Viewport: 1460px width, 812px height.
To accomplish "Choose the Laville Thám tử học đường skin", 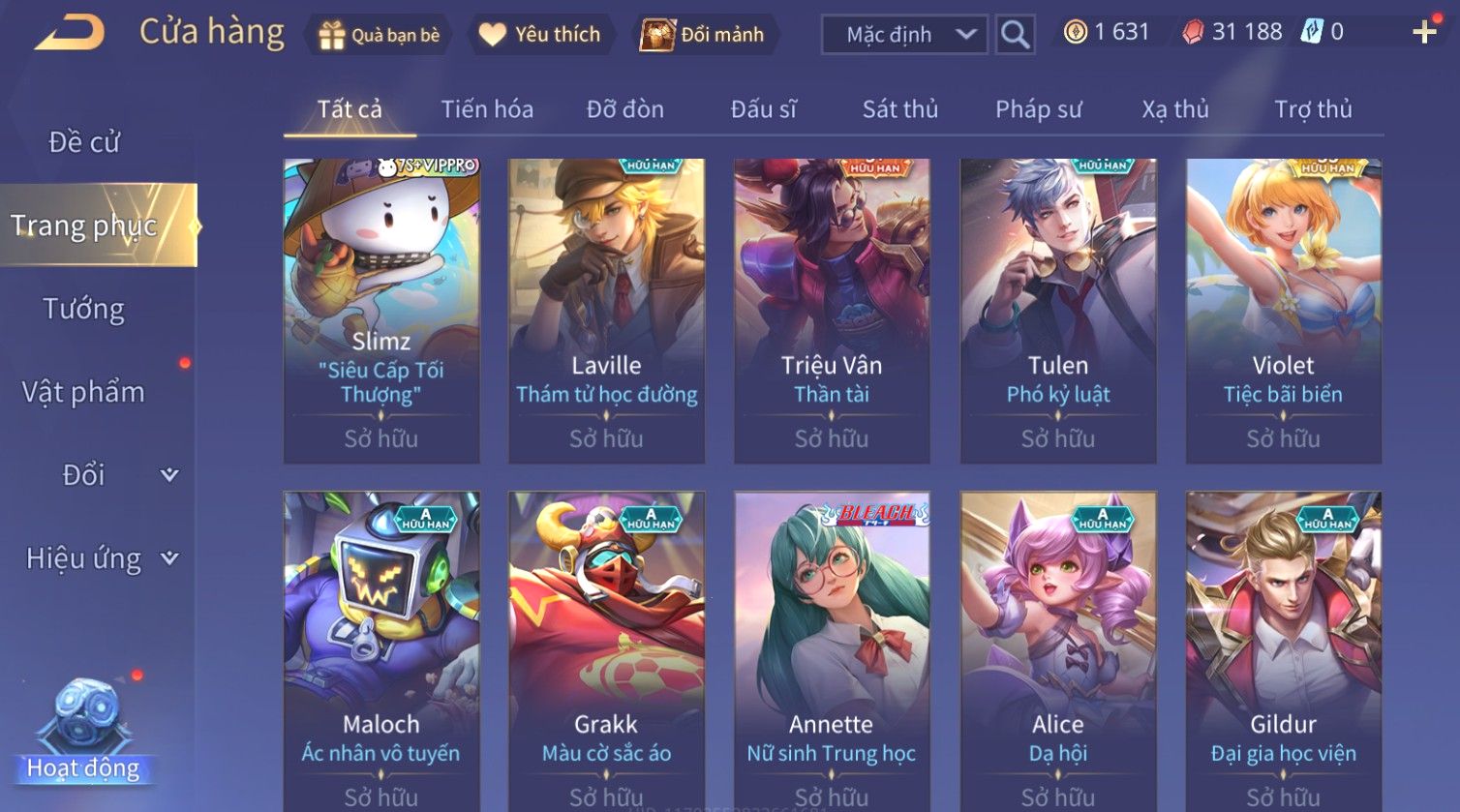I will [x=606, y=310].
